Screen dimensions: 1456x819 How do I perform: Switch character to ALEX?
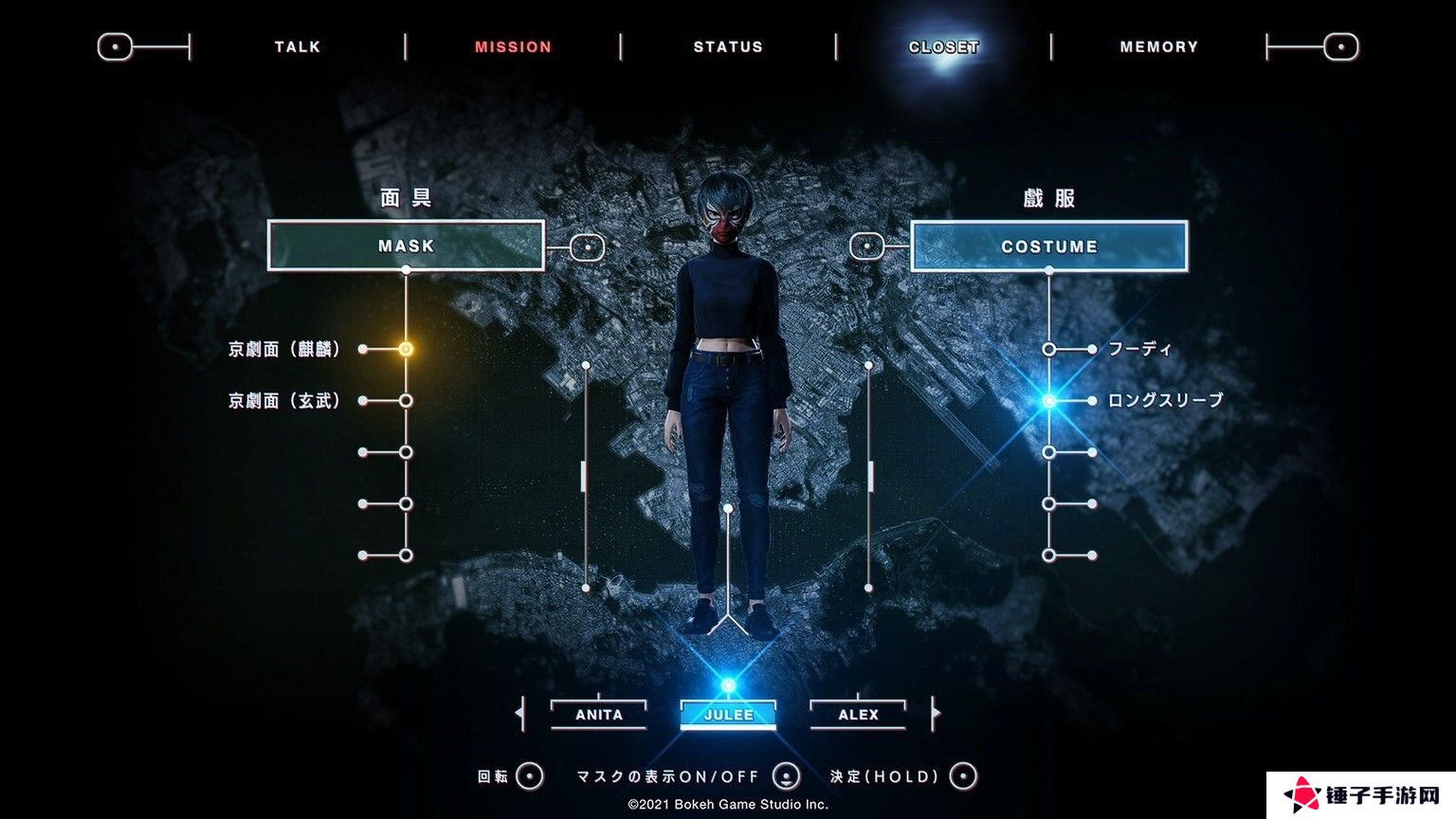(858, 715)
